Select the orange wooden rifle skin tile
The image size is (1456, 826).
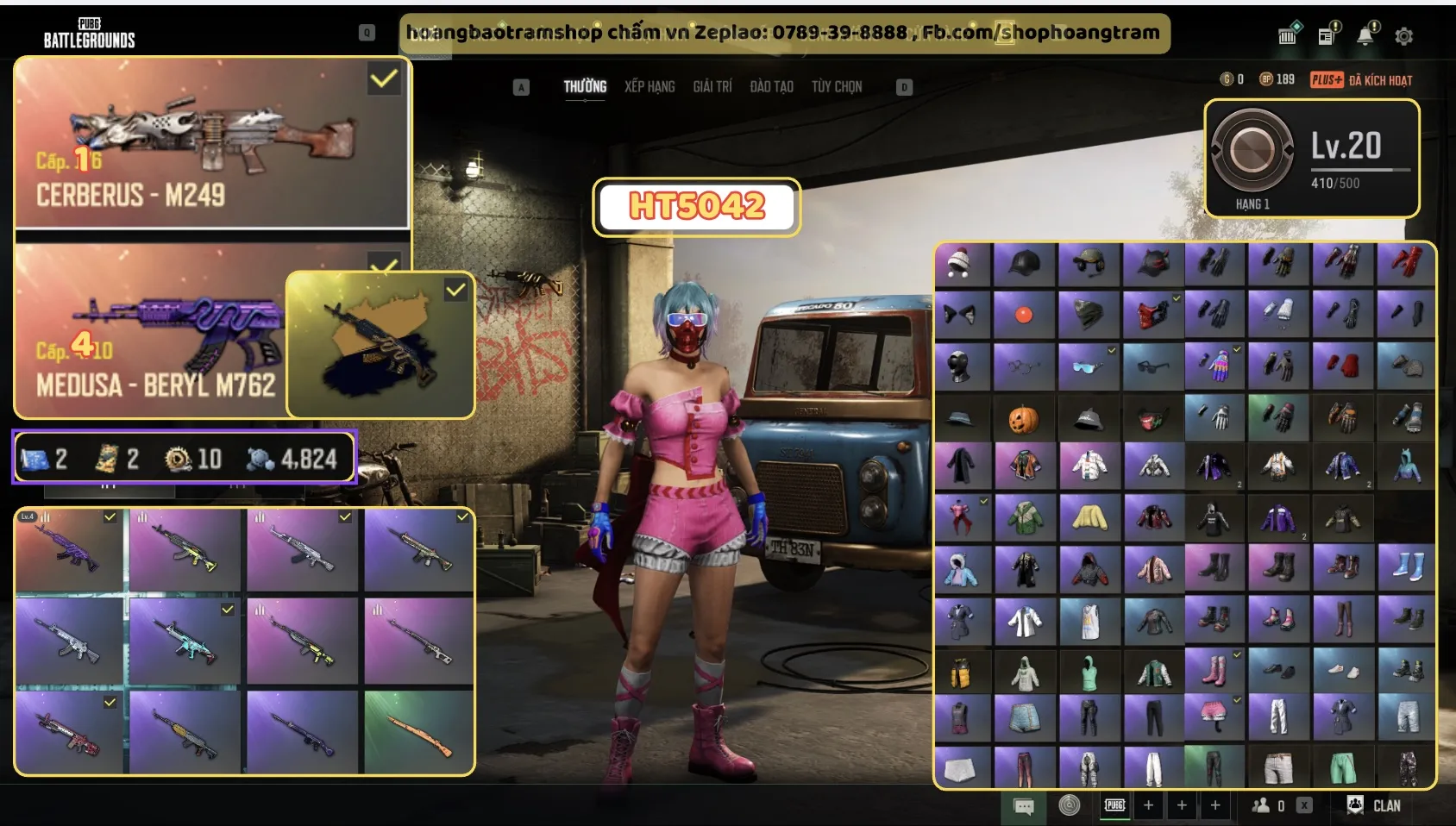[418, 733]
